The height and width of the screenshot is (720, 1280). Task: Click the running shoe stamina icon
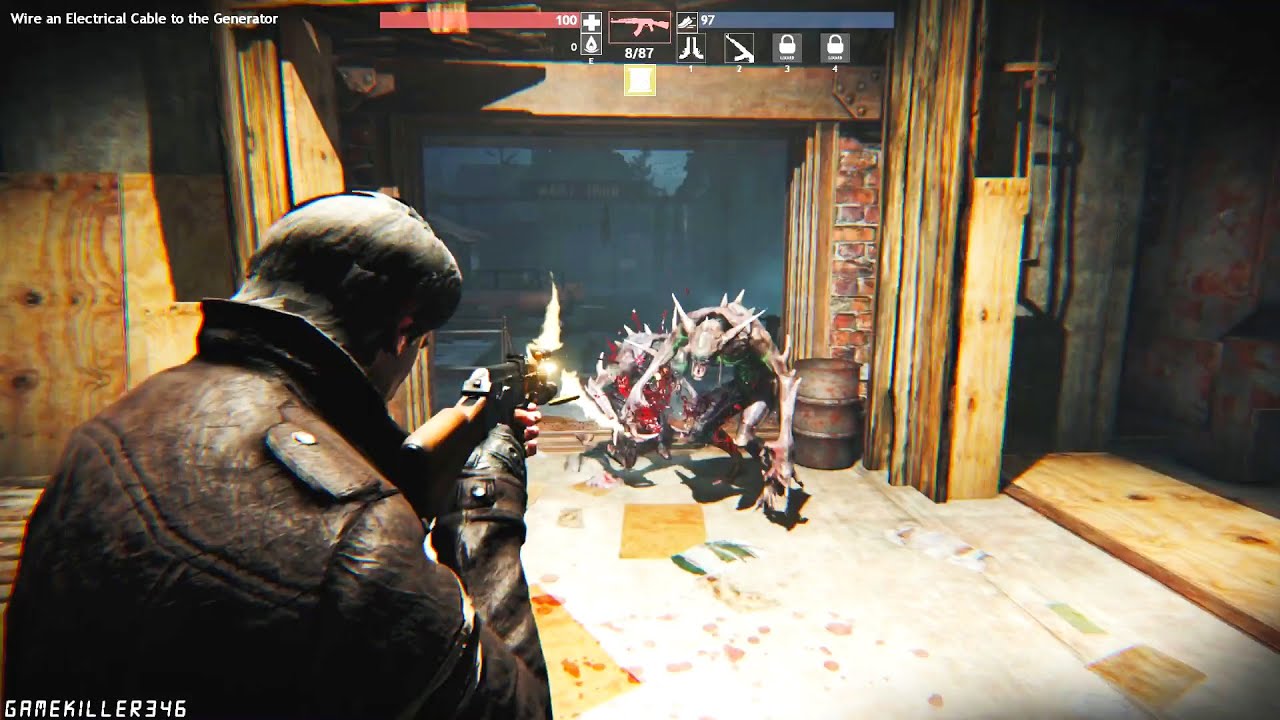686,21
